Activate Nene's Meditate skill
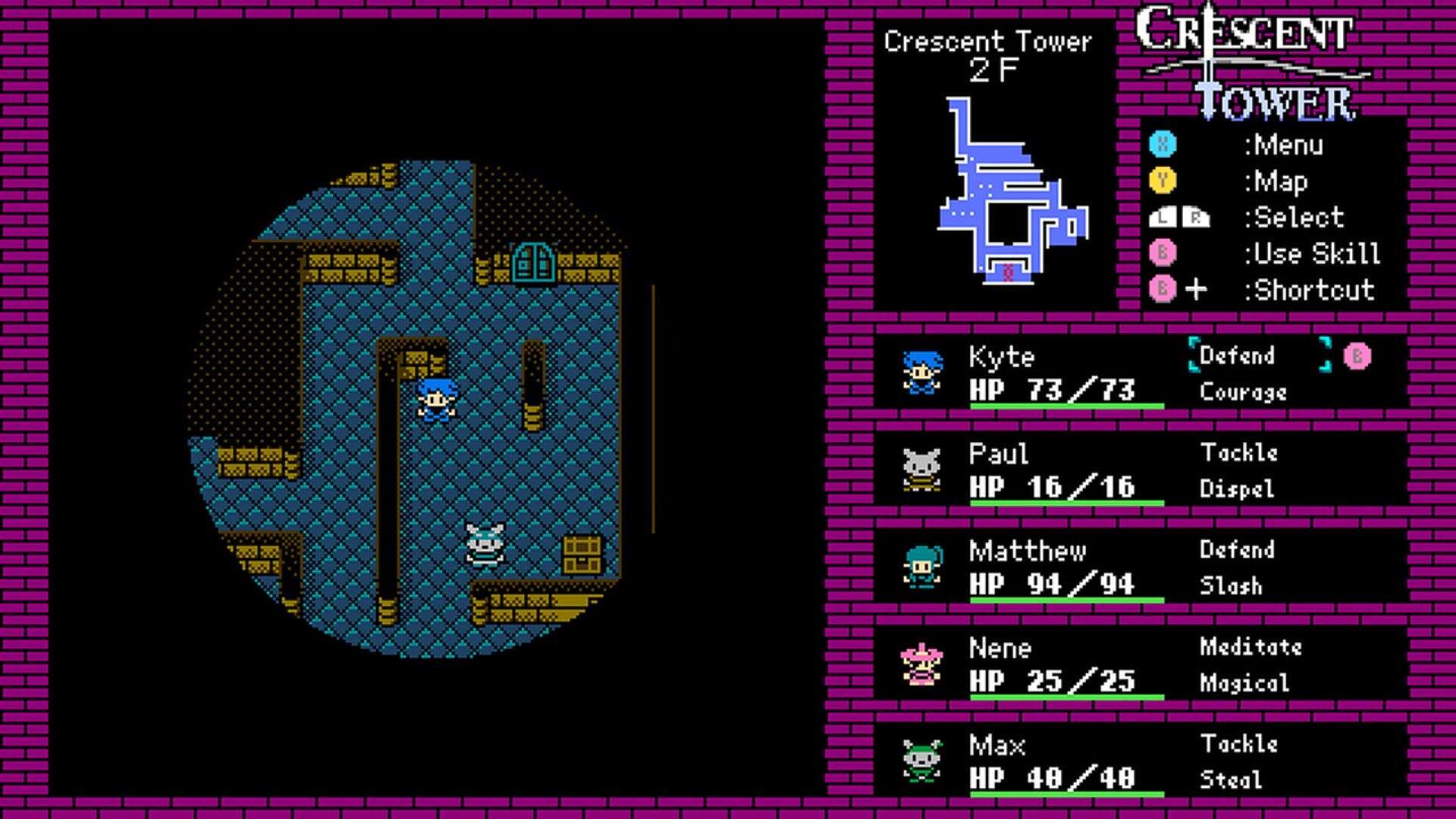The width and height of the screenshot is (1456, 819). [x=1251, y=646]
